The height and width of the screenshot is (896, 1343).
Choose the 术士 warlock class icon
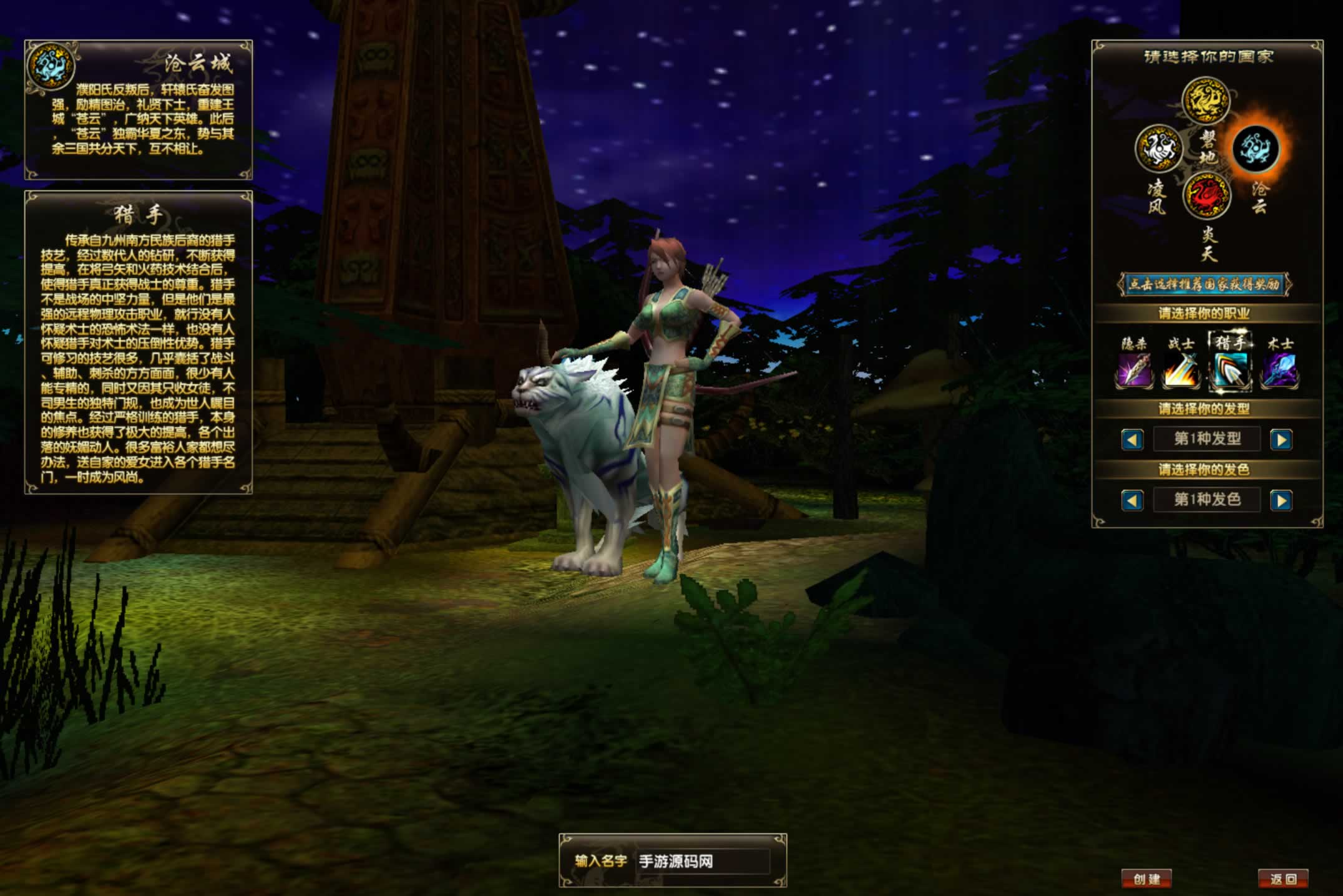1279,369
